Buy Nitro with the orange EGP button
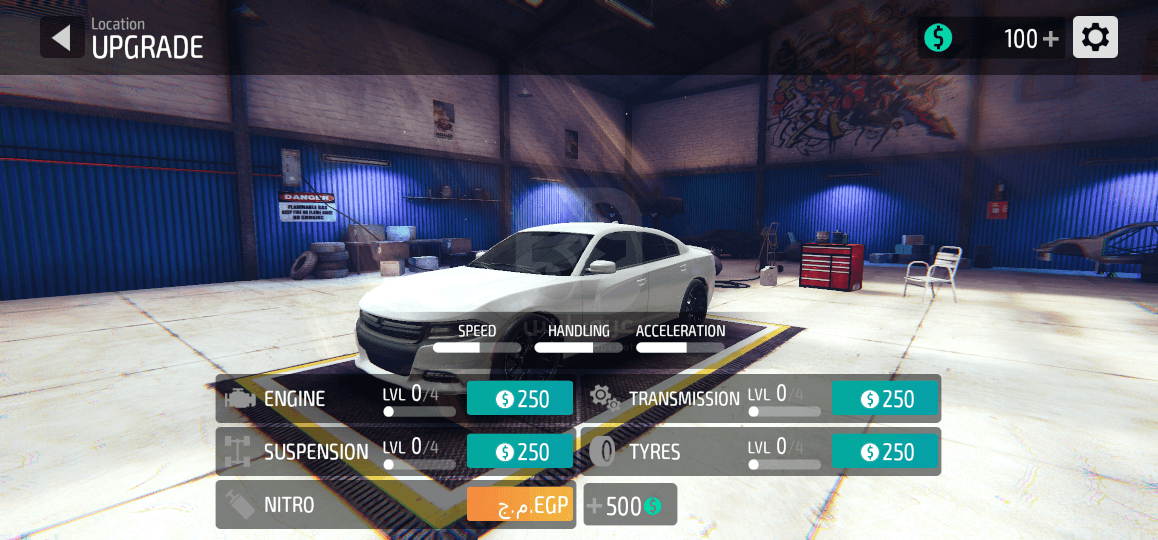Screen dimensions: 1158x540 click(x=520, y=505)
